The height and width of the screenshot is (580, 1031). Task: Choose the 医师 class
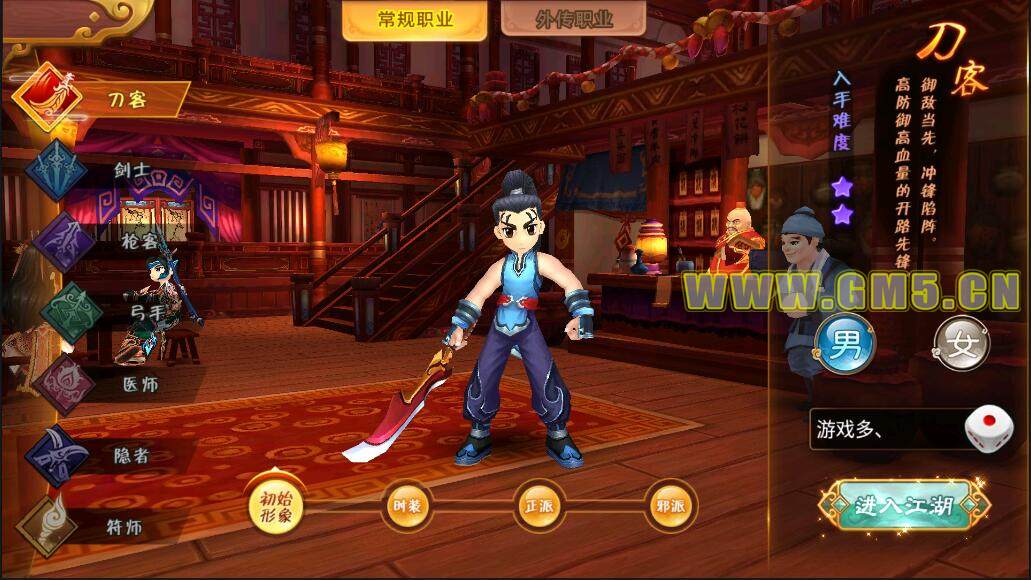(x=100, y=384)
